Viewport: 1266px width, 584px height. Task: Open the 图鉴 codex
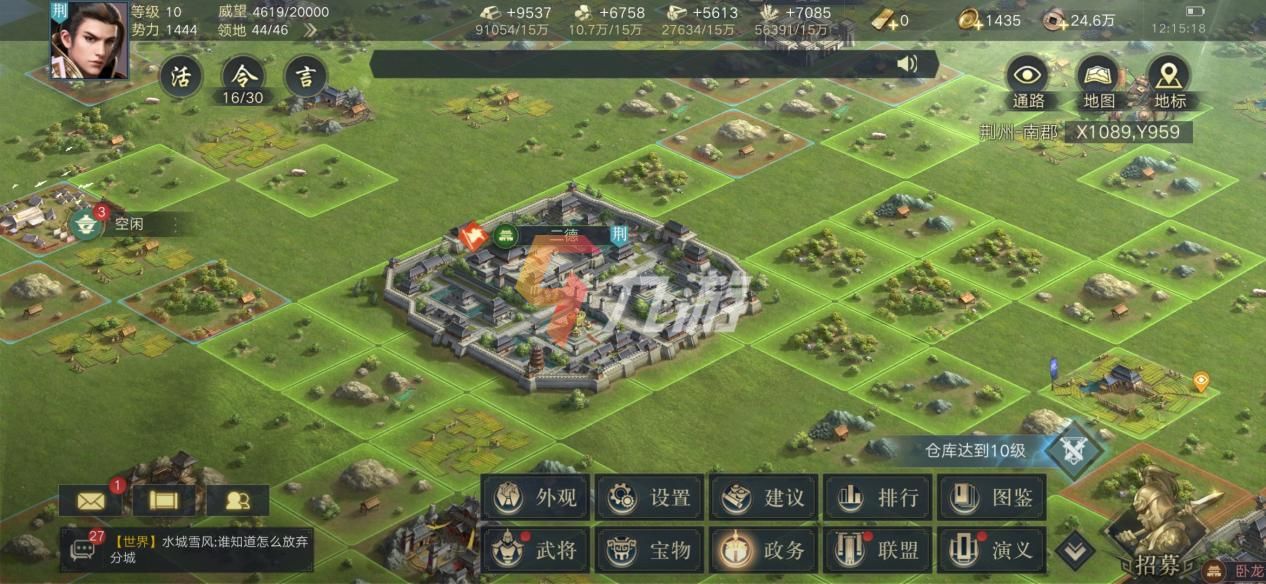coord(992,497)
